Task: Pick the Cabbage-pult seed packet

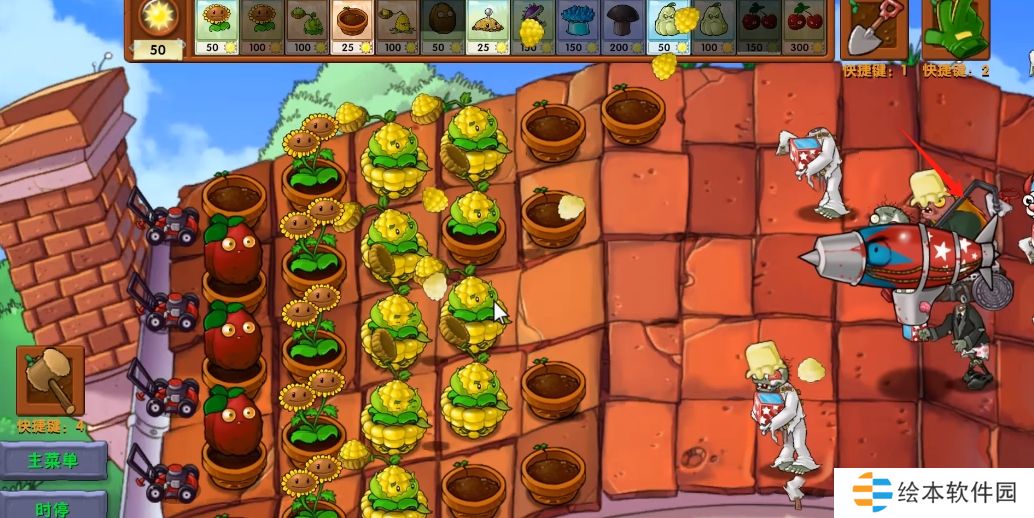Action: tap(306, 27)
